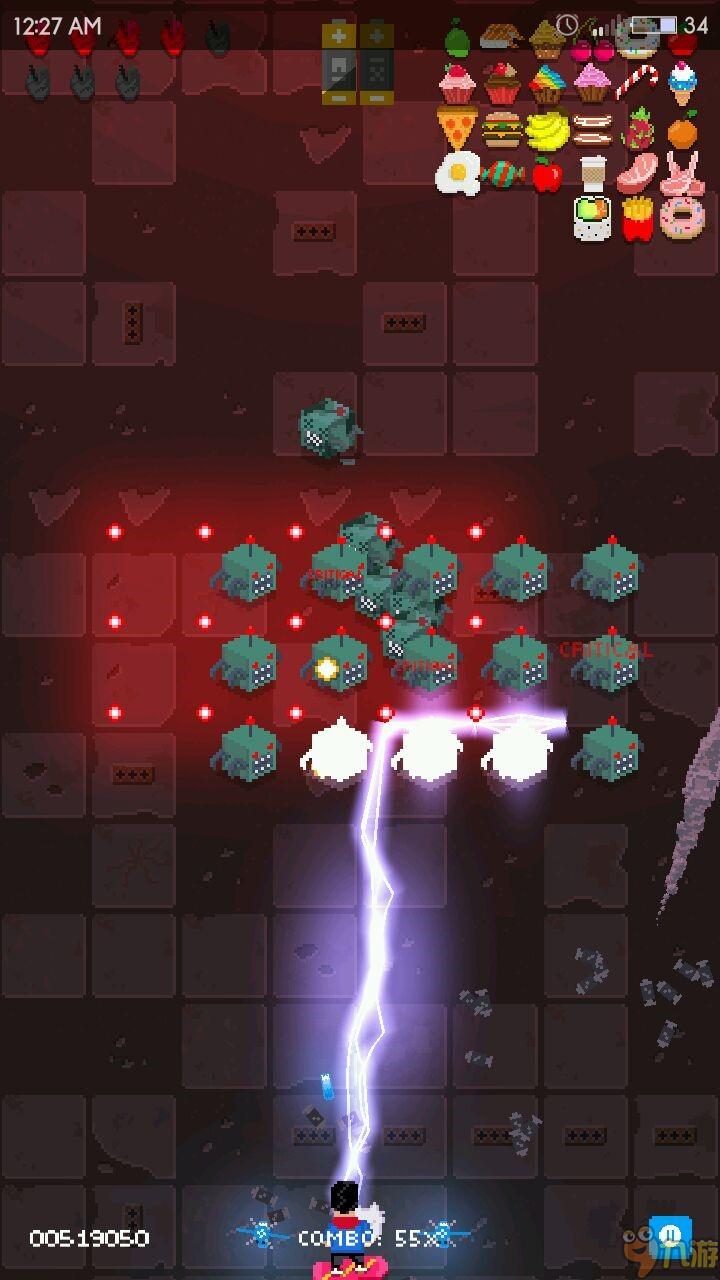Choose the pink sprinkled donut icon
This screenshot has height=1280, width=720.
coord(682,218)
